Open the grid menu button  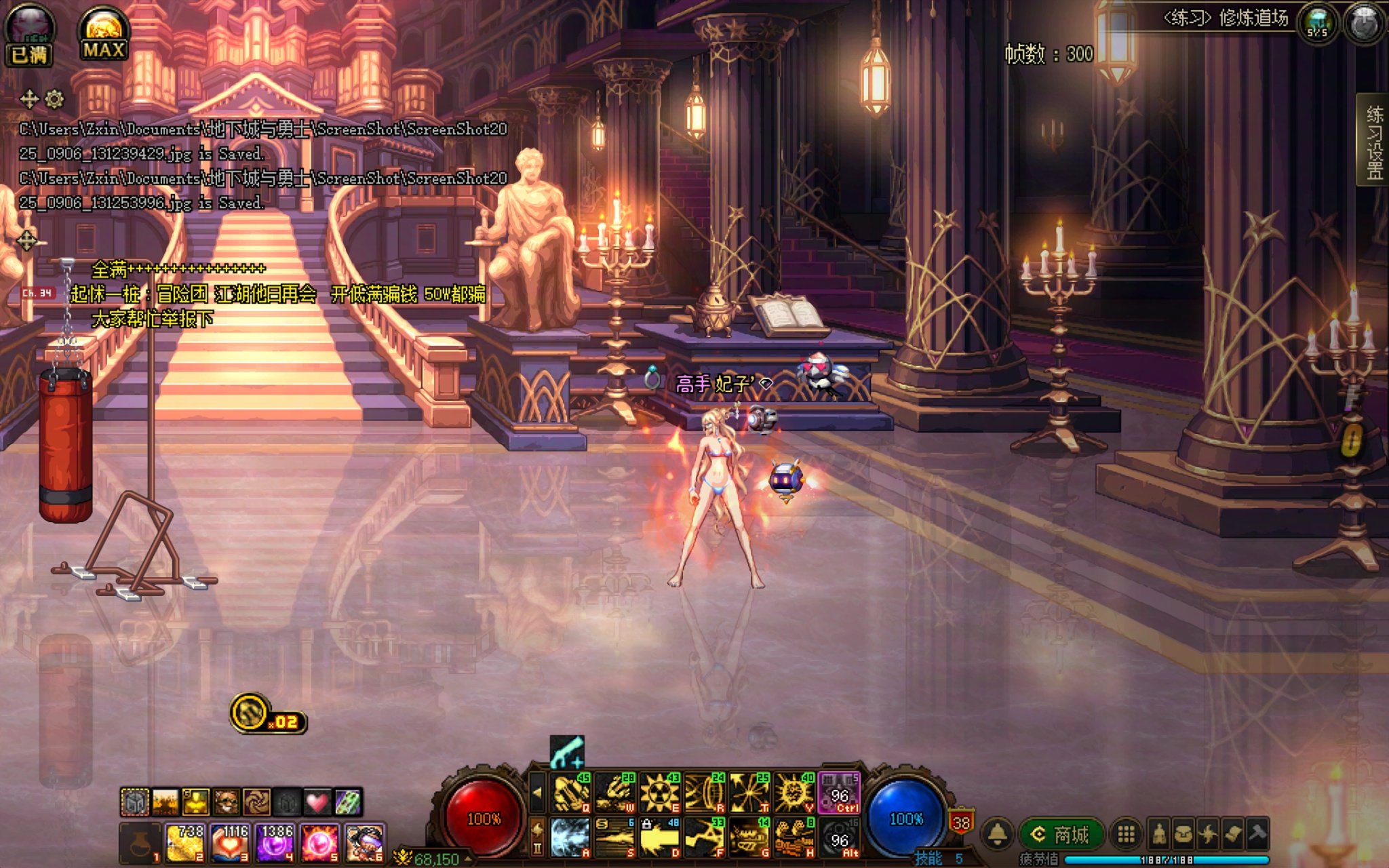(x=1126, y=834)
